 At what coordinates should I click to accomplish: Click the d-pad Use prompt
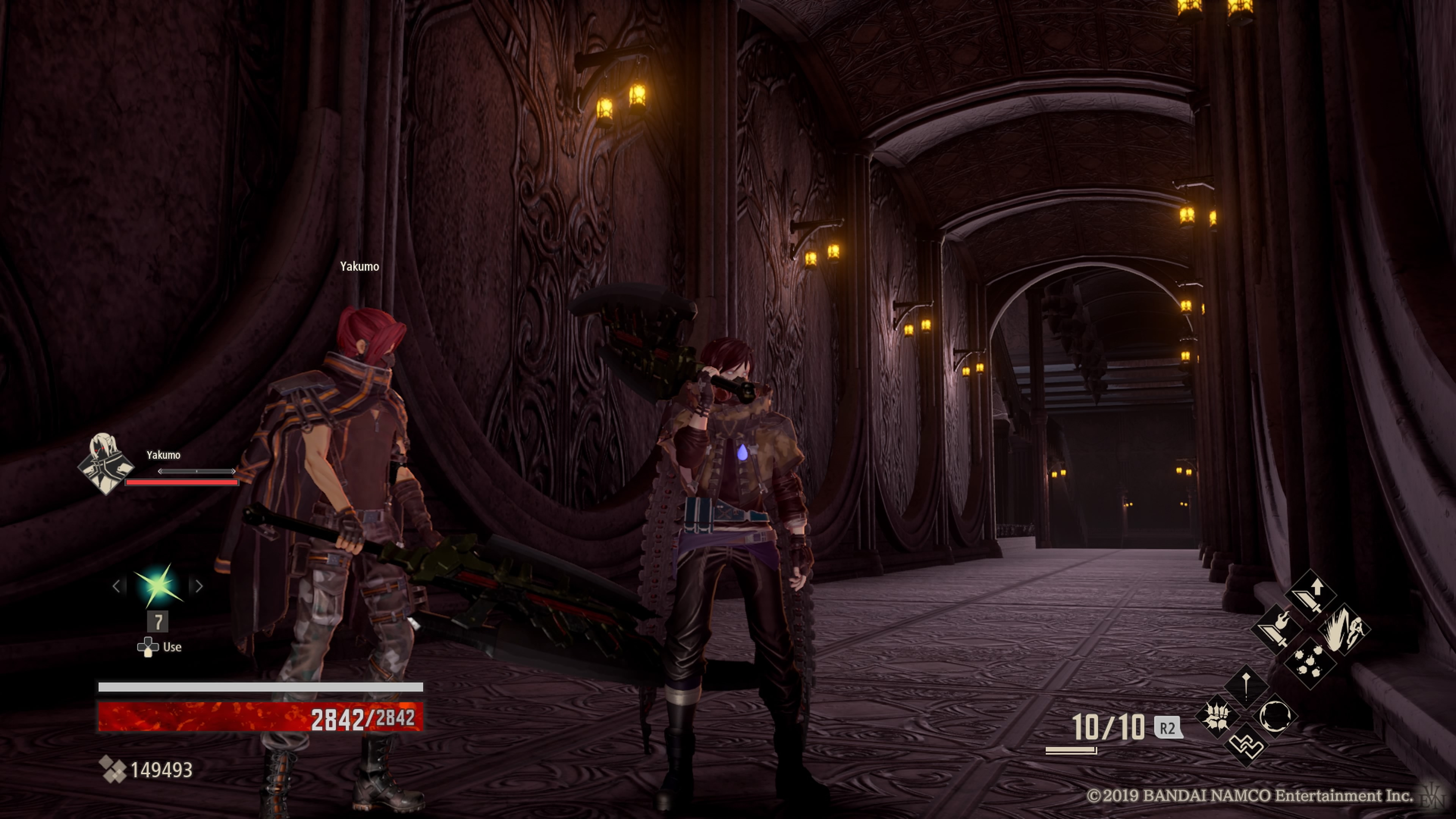point(149,648)
